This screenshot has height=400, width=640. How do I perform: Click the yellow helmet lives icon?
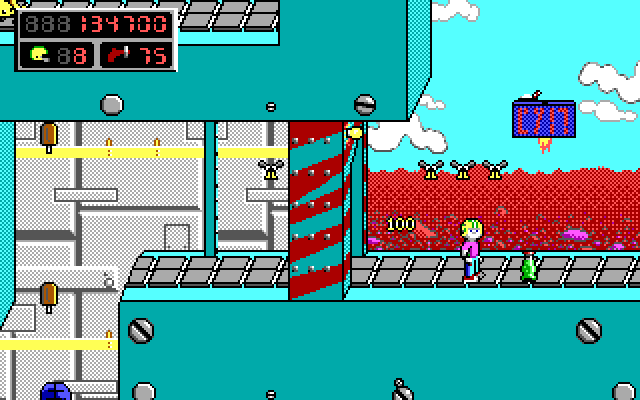39,55
